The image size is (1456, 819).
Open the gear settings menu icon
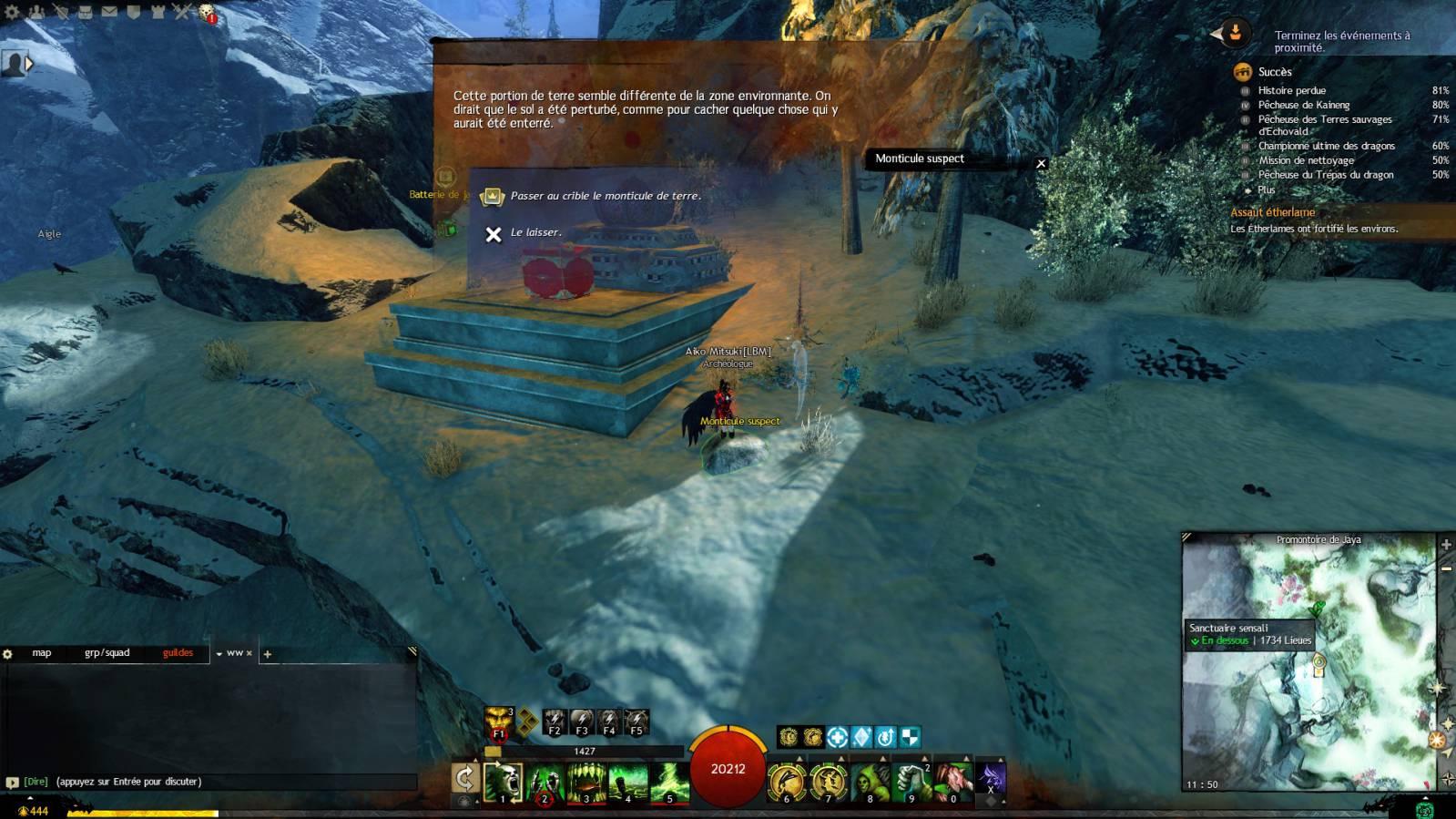coord(12,12)
